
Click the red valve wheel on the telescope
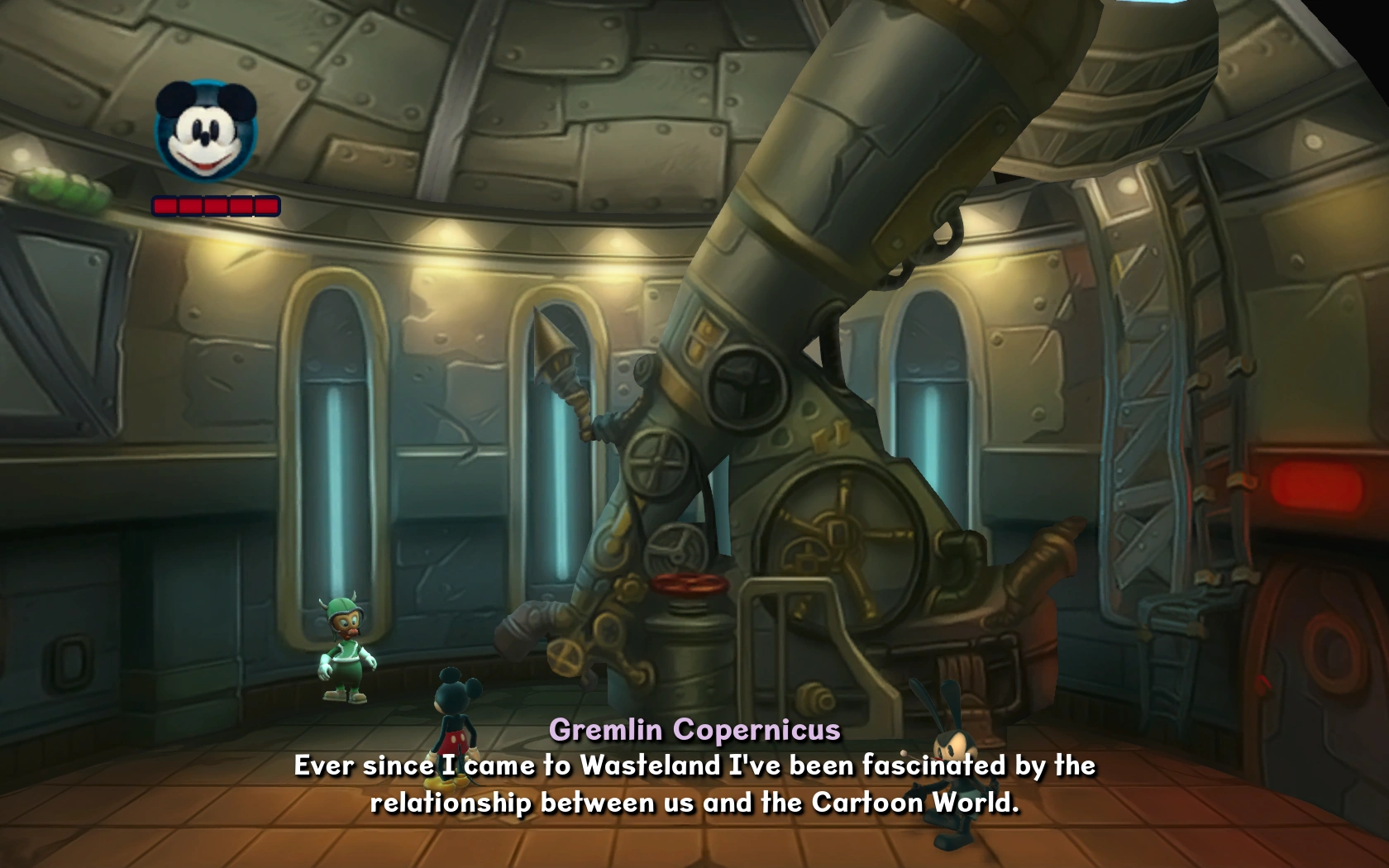click(x=687, y=583)
